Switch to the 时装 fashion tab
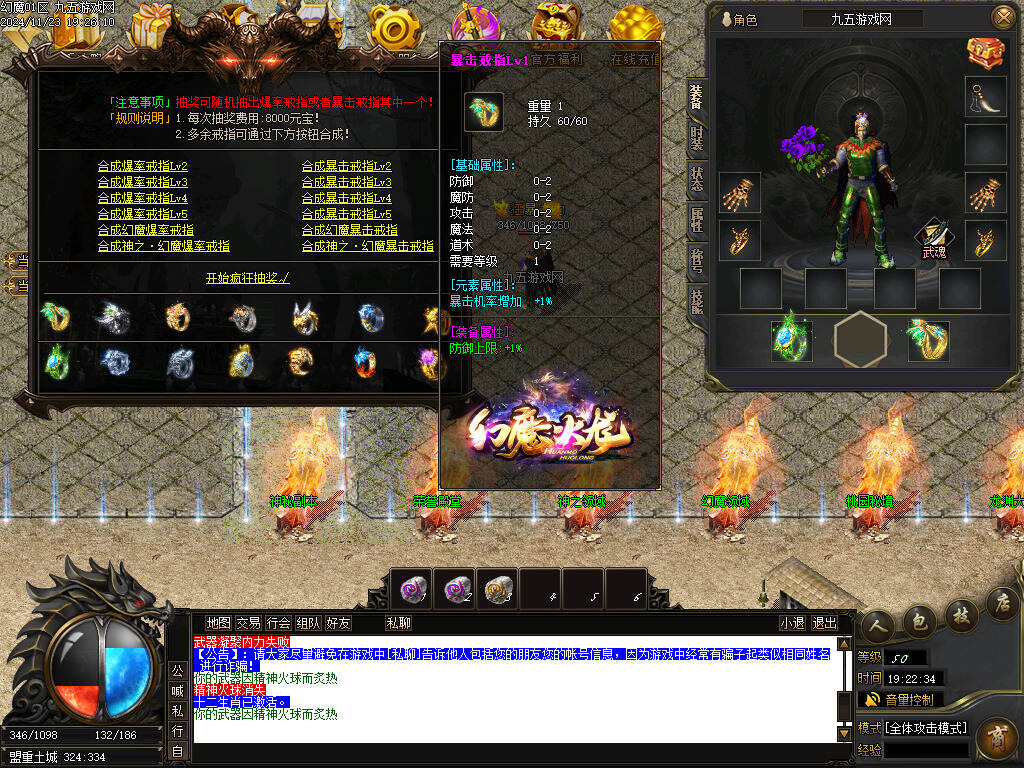Screen dimensions: 1024x768 [696, 138]
